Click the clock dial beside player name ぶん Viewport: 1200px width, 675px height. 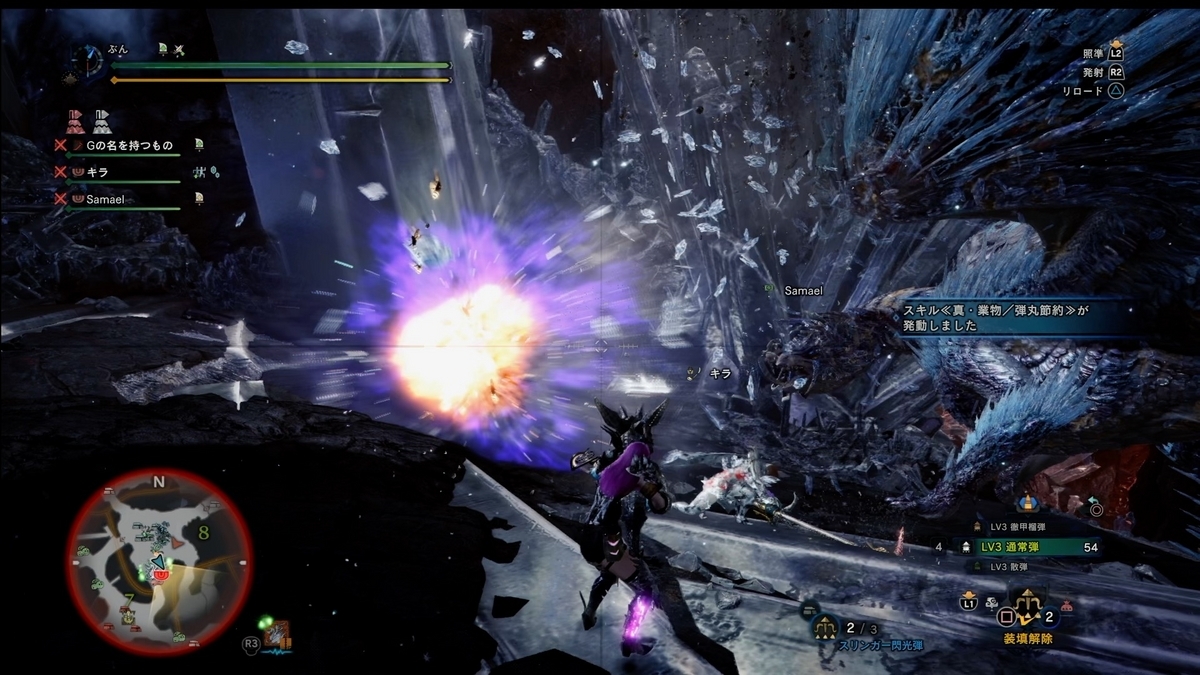pyautogui.click(x=88, y=60)
